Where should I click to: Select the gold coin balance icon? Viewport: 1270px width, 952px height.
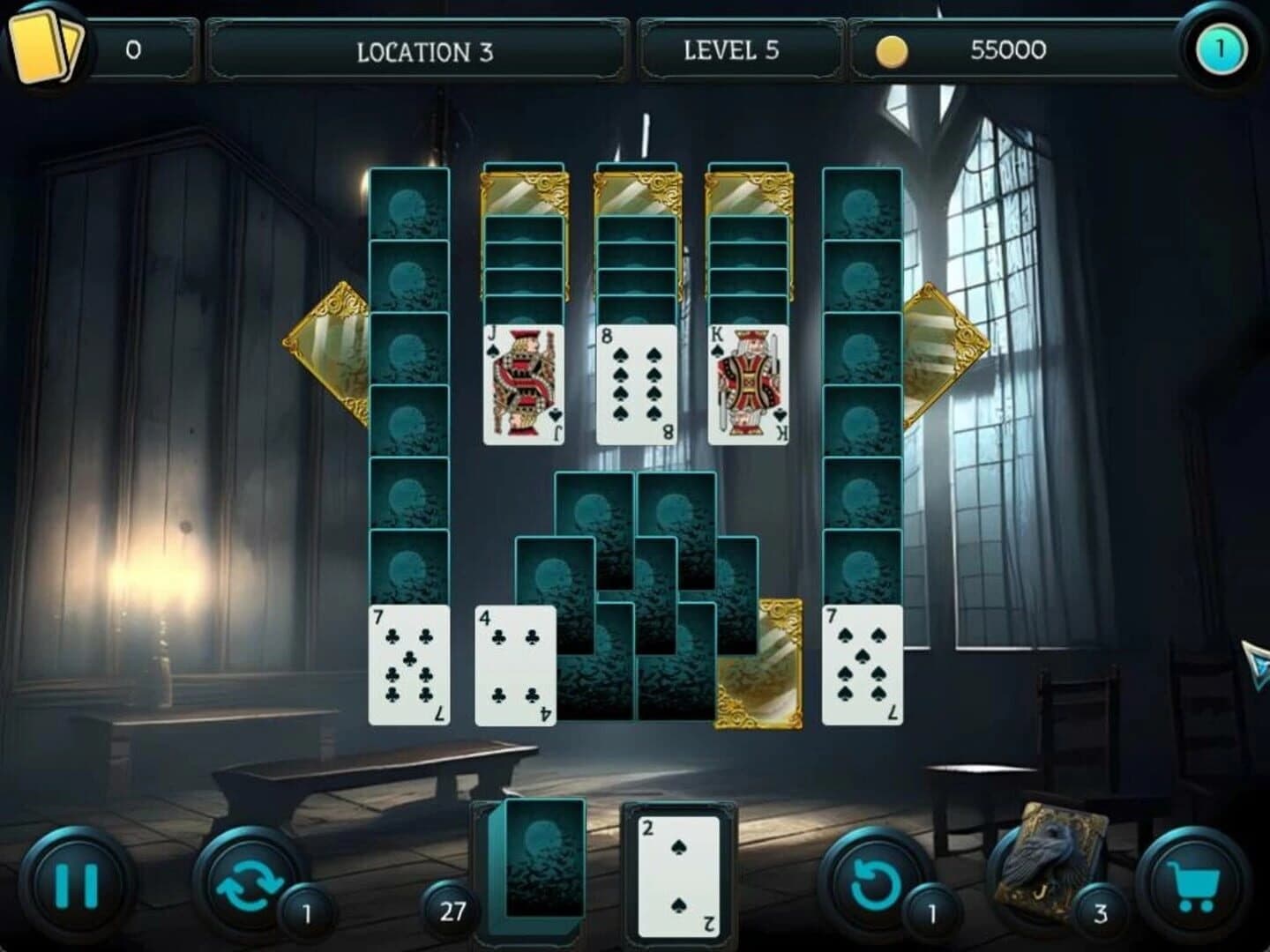point(893,50)
